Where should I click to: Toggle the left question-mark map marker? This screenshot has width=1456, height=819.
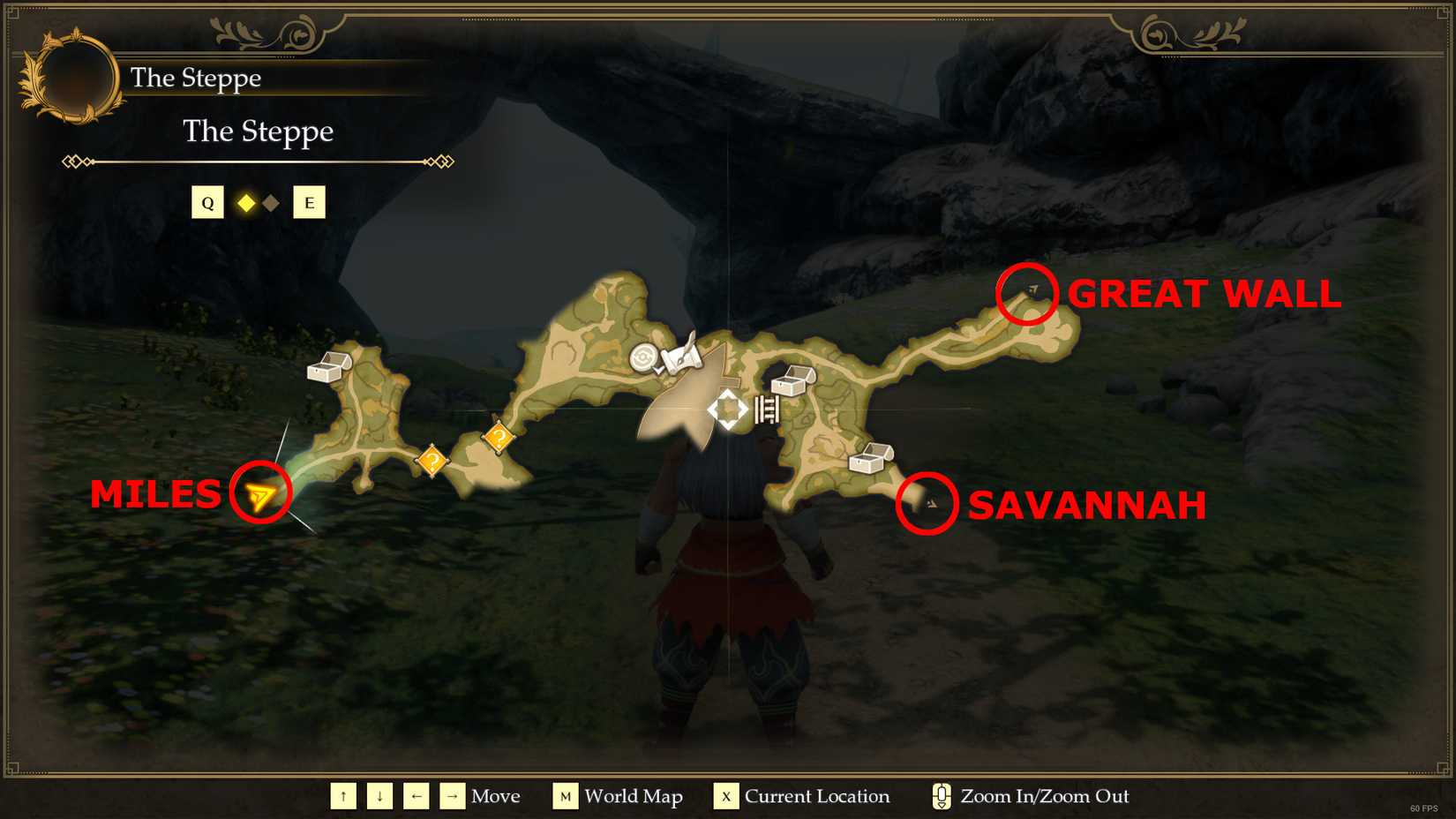[432, 460]
